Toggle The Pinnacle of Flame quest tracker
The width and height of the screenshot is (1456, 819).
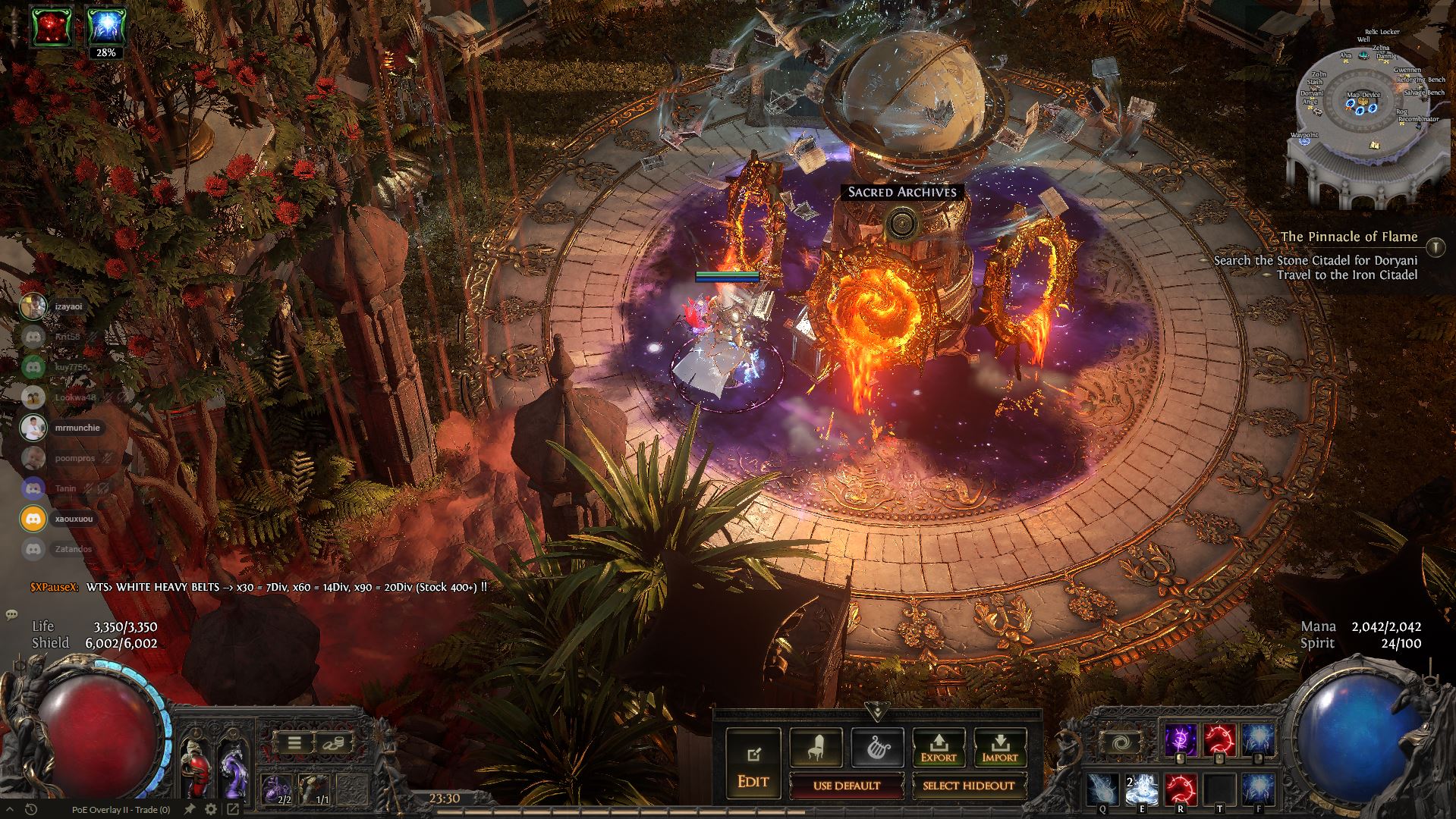(x=1436, y=246)
